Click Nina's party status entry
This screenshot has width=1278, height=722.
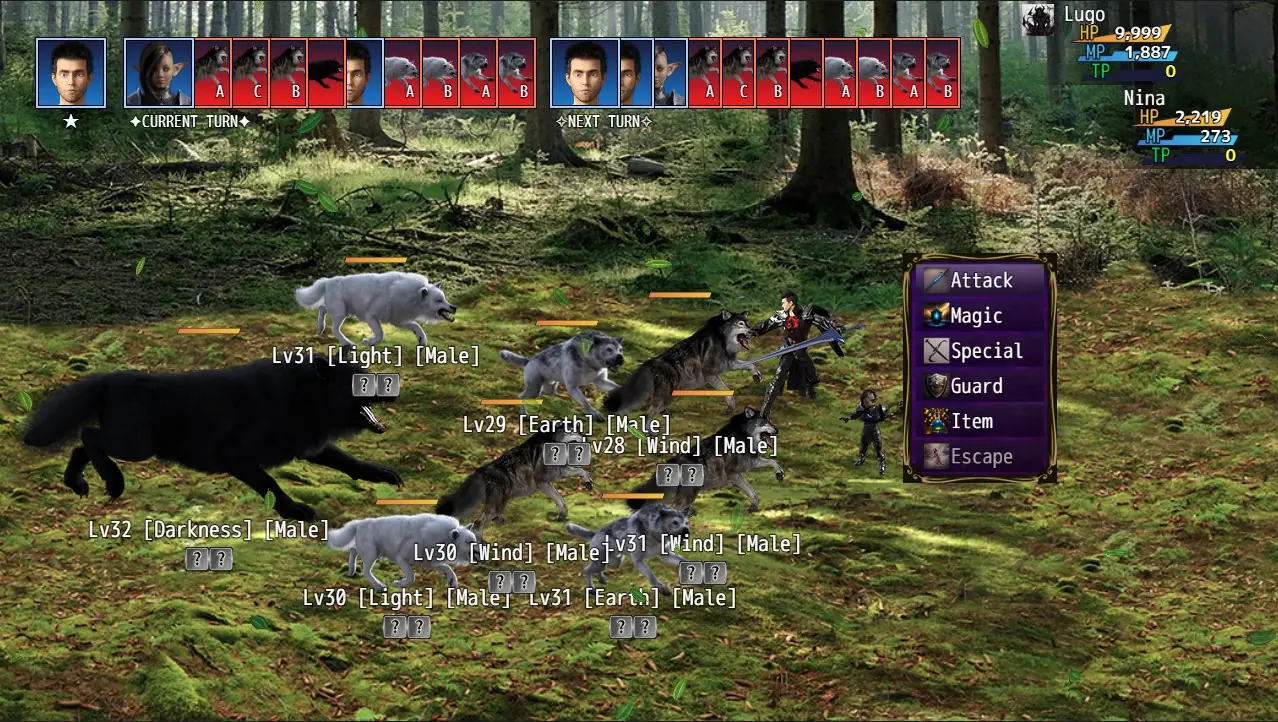click(1185, 127)
